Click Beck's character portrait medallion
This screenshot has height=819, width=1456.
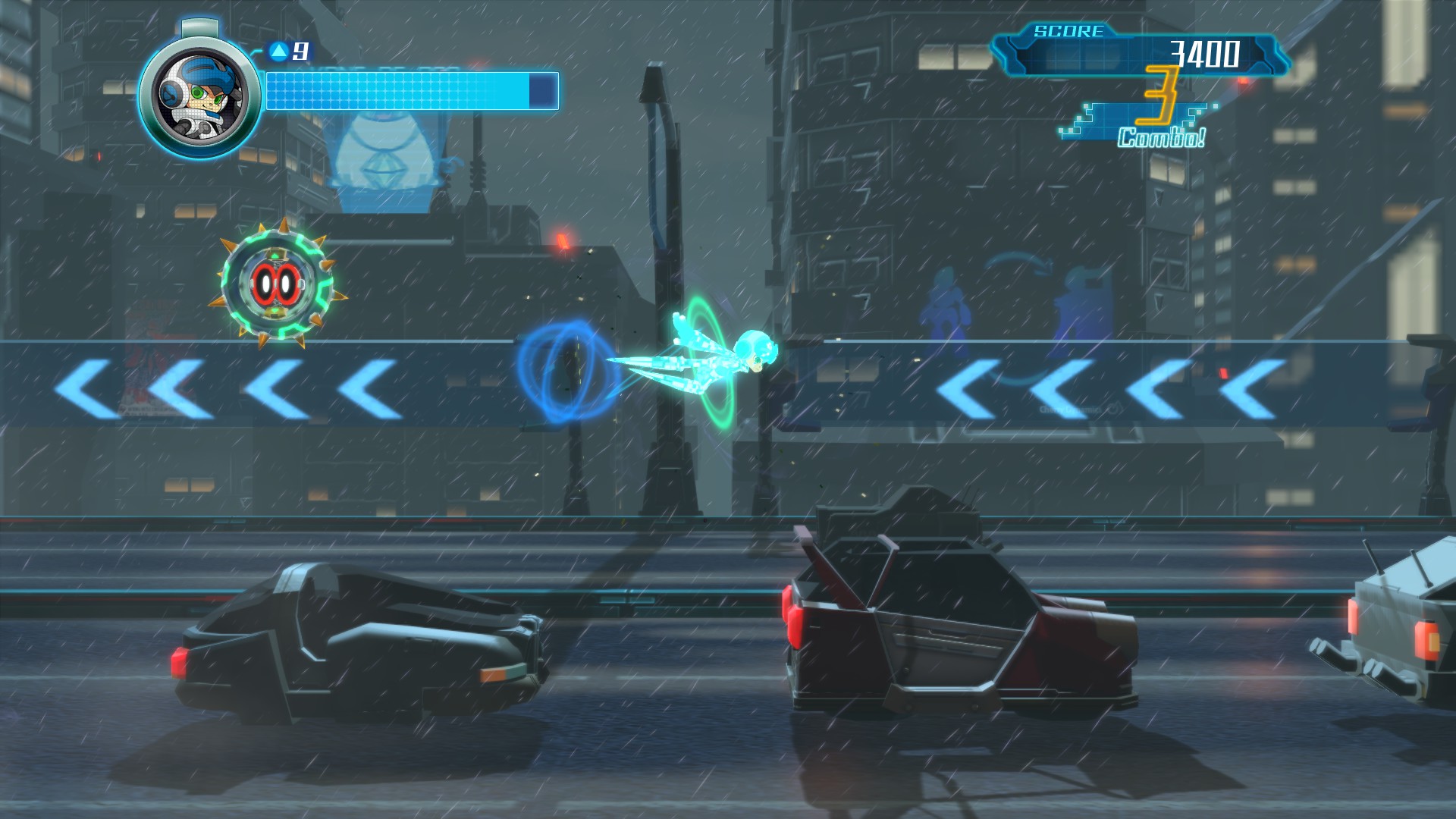pyautogui.click(x=199, y=102)
